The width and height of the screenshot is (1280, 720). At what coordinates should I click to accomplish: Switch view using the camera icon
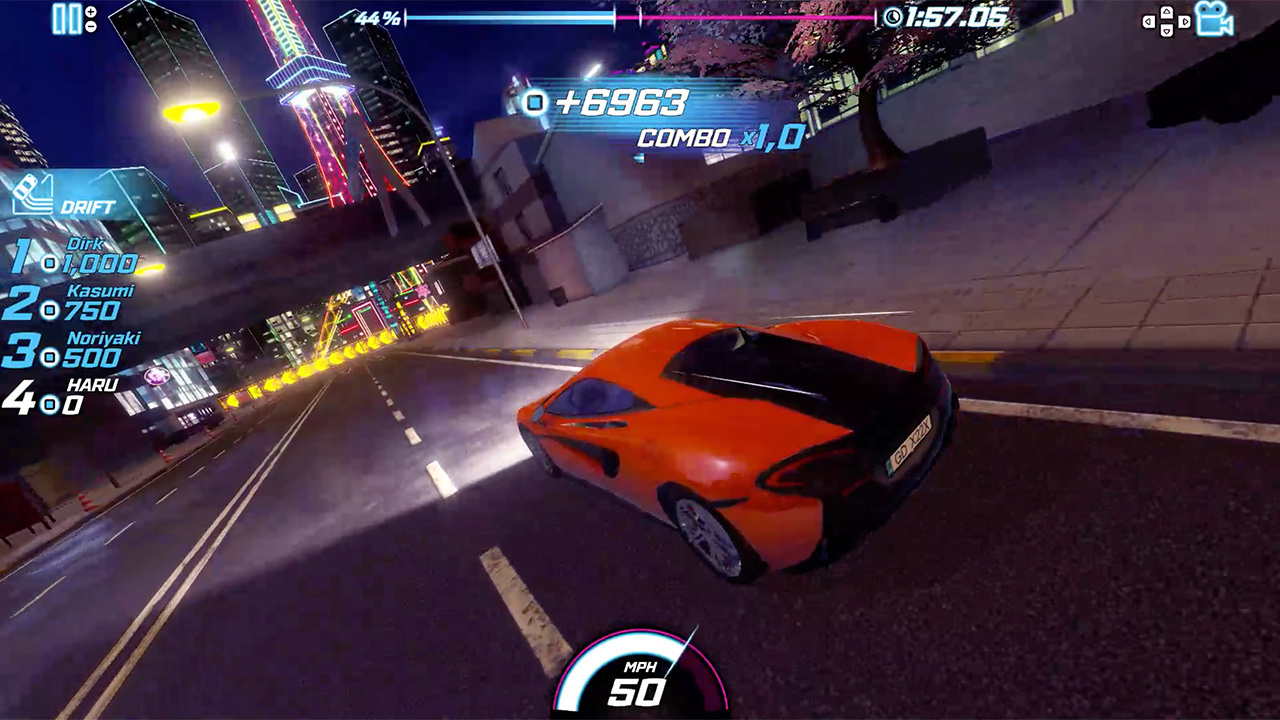[1214, 20]
